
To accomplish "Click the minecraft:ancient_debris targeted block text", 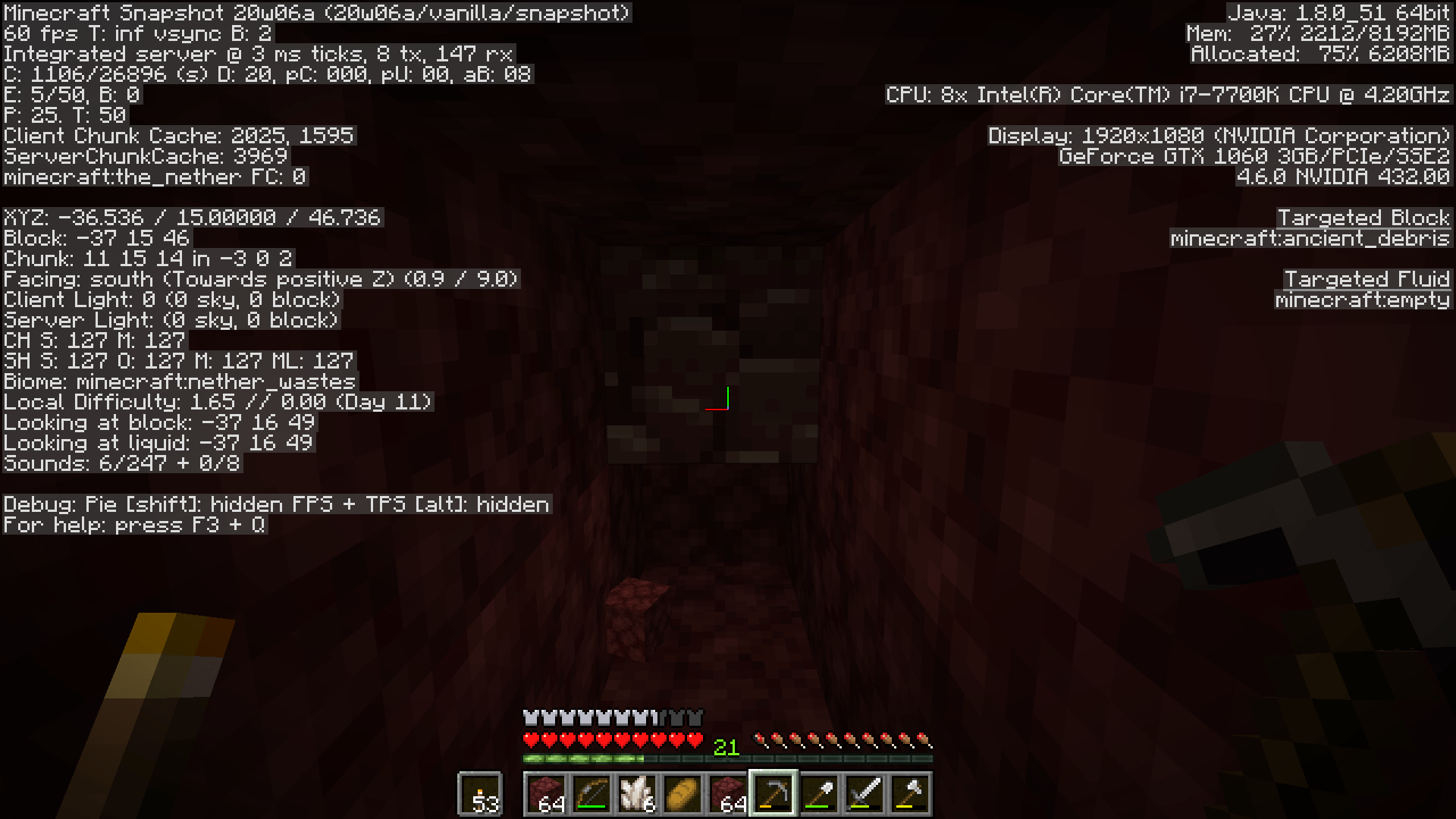I will click(x=1310, y=238).
